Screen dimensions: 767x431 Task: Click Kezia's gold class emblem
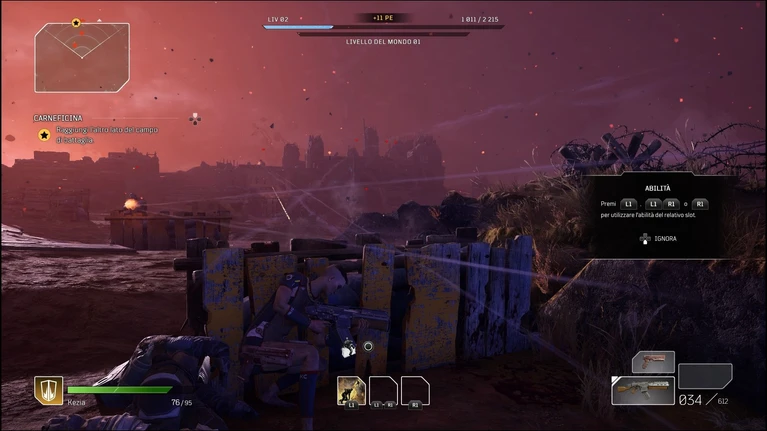48,390
